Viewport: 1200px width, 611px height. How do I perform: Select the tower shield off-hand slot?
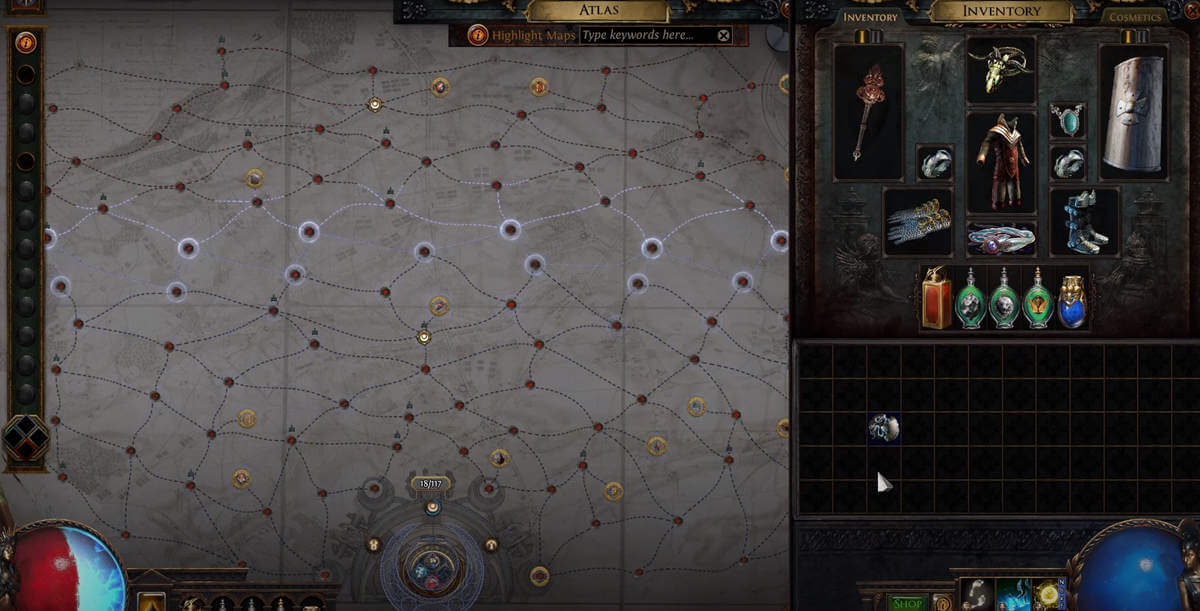(x=1133, y=112)
